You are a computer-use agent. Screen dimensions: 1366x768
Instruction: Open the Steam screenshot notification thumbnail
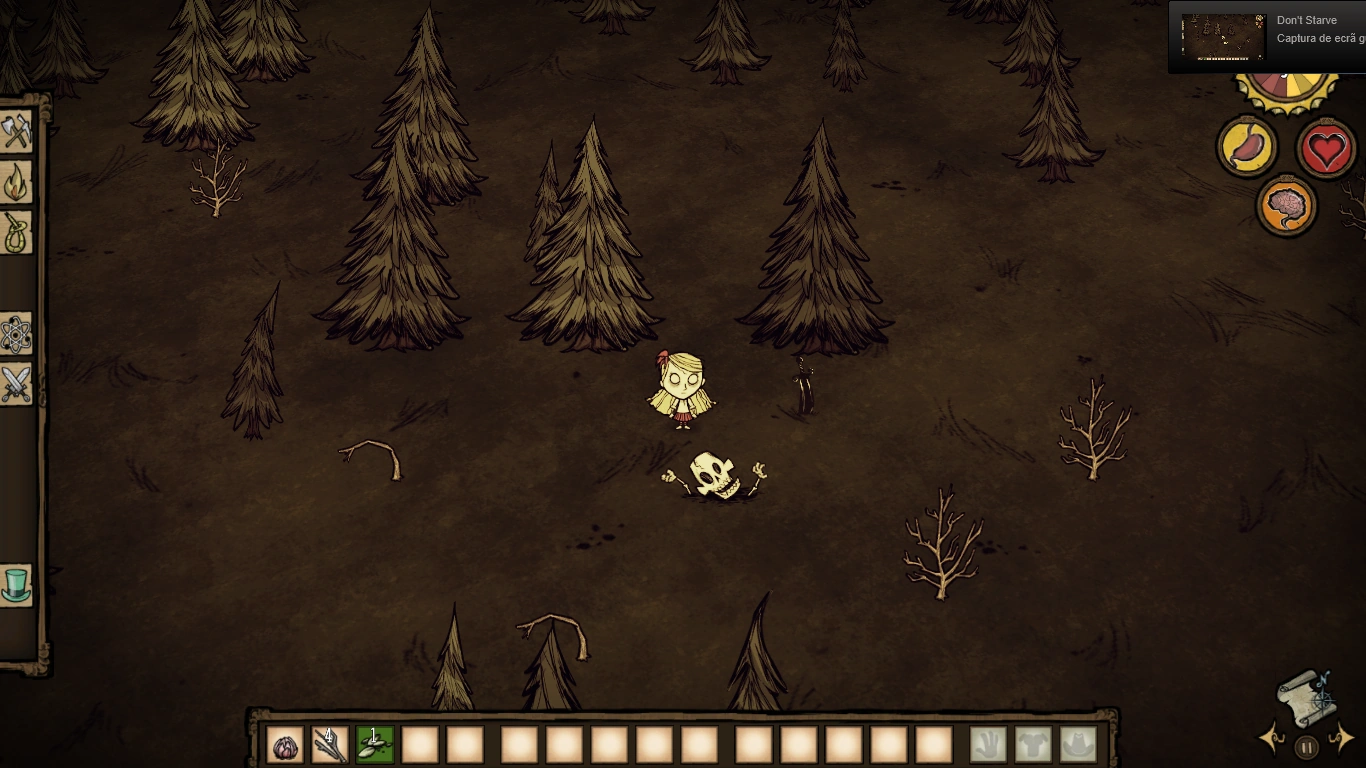(x=1222, y=38)
